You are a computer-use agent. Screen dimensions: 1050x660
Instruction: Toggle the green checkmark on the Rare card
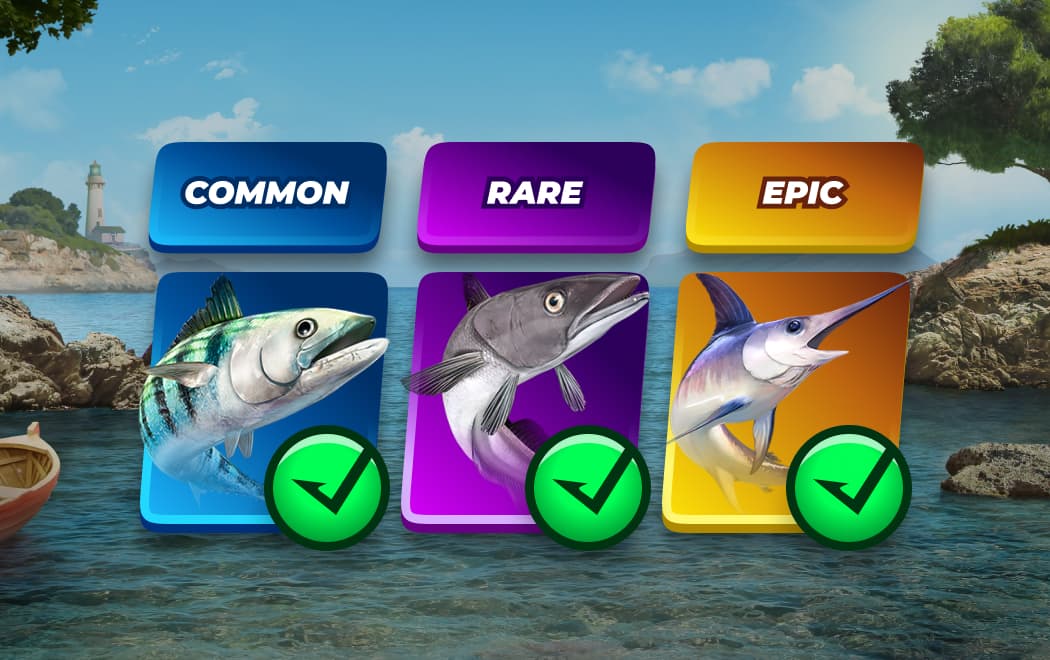[x=588, y=487]
